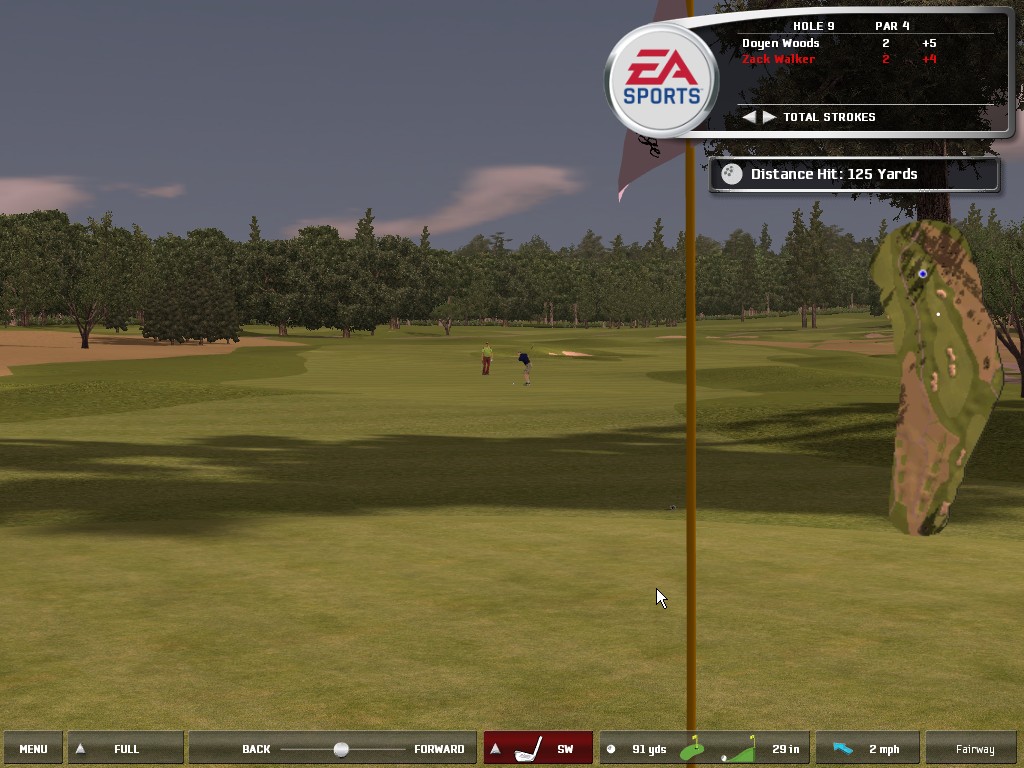The width and height of the screenshot is (1024, 768).
Task: Show the next scoreboard stat with right arrow
Action: (x=769, y=117)
